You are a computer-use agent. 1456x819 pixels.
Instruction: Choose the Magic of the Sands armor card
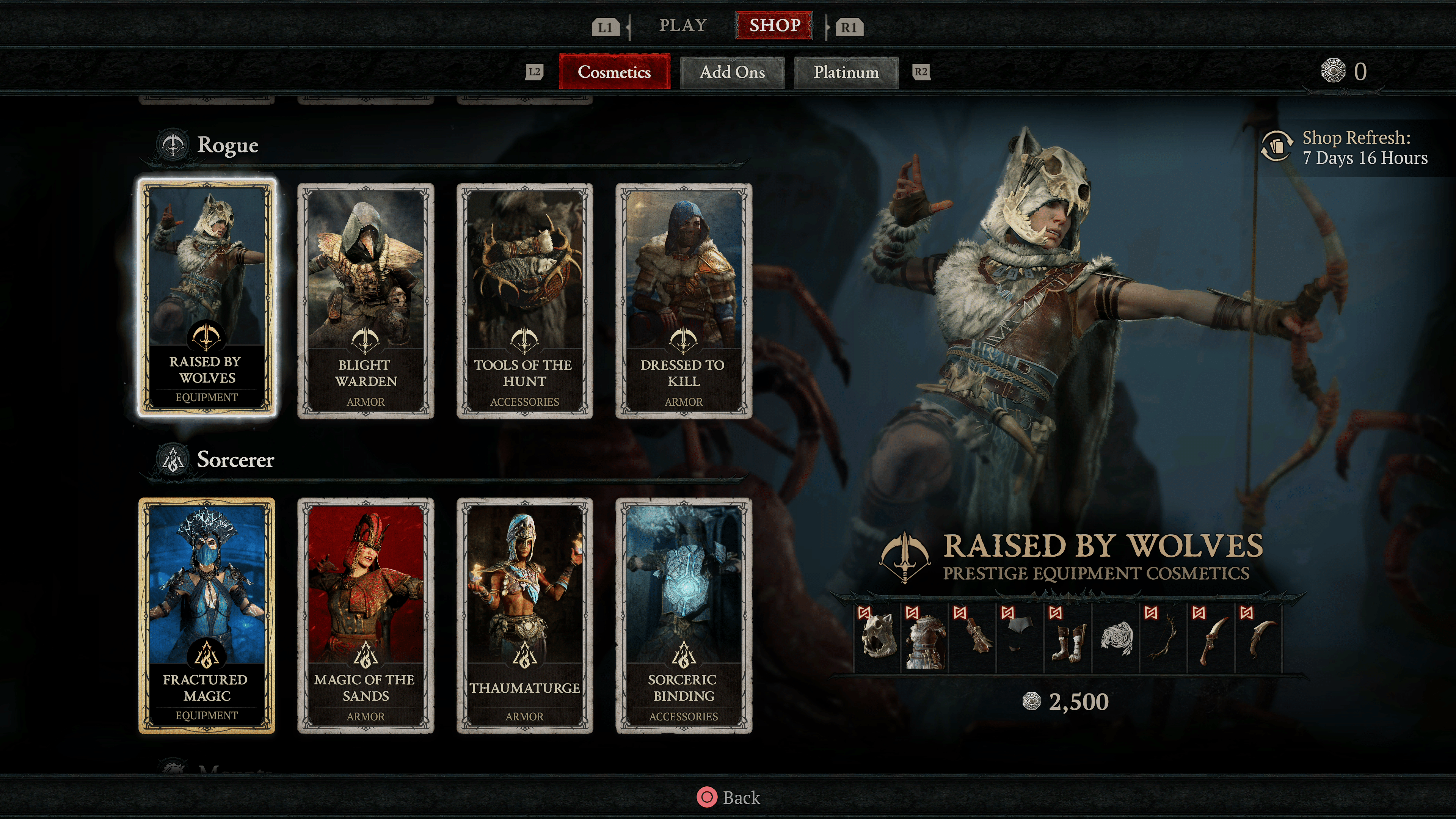point(366,615)
